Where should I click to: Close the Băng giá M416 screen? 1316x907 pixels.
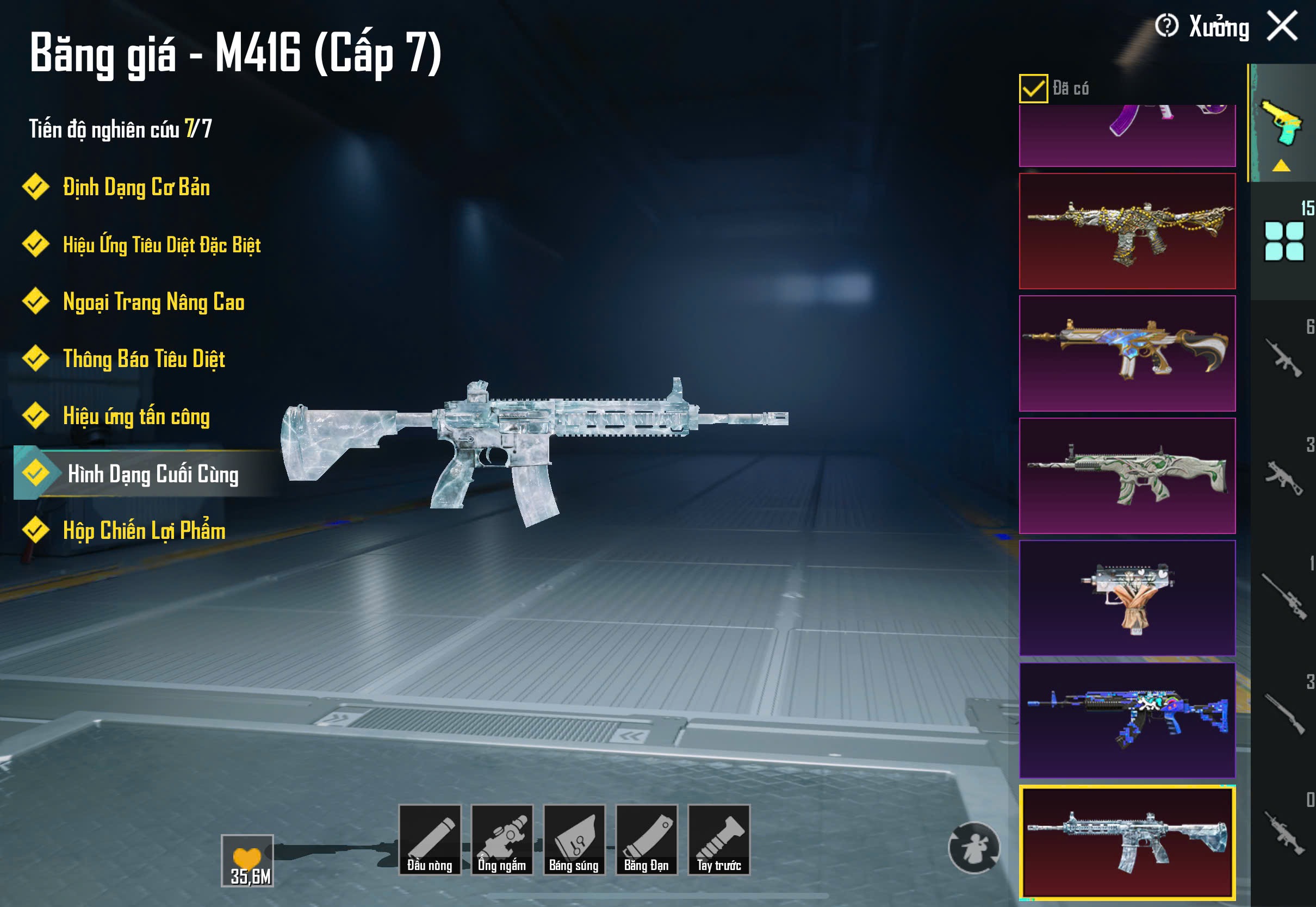1282,26
